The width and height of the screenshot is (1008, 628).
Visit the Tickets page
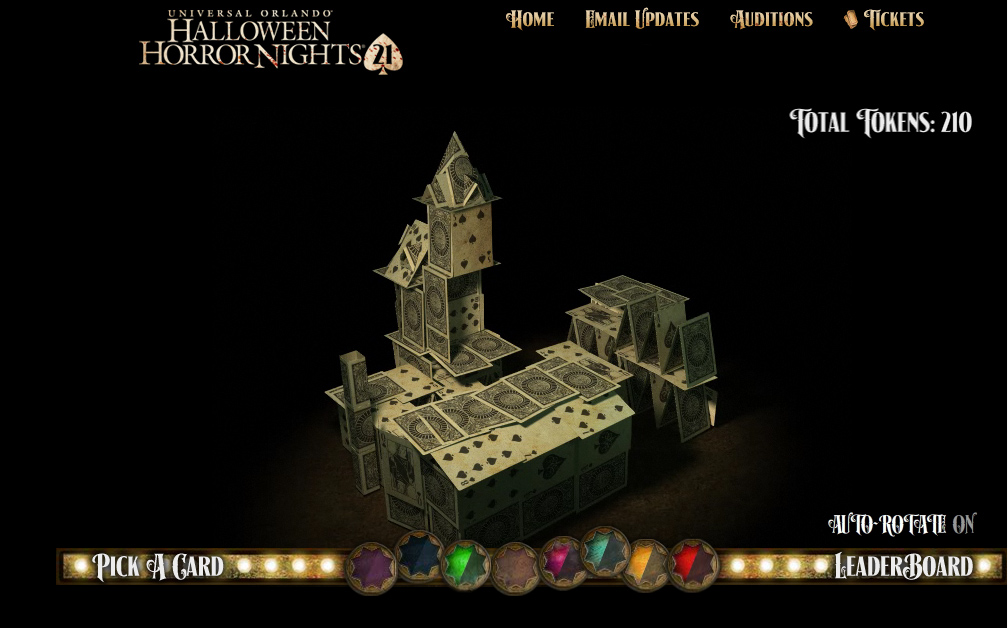pyautogui.click(x=884, y=19)
